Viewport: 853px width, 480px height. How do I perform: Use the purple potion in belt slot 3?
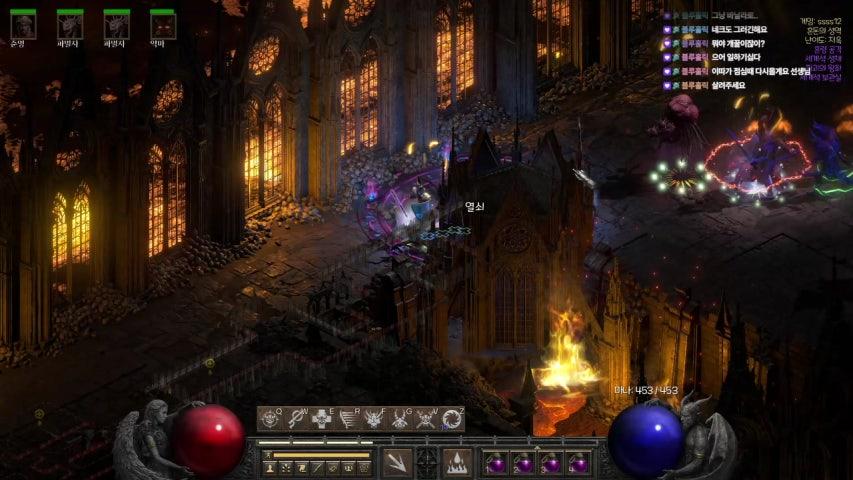click(551, 465)
